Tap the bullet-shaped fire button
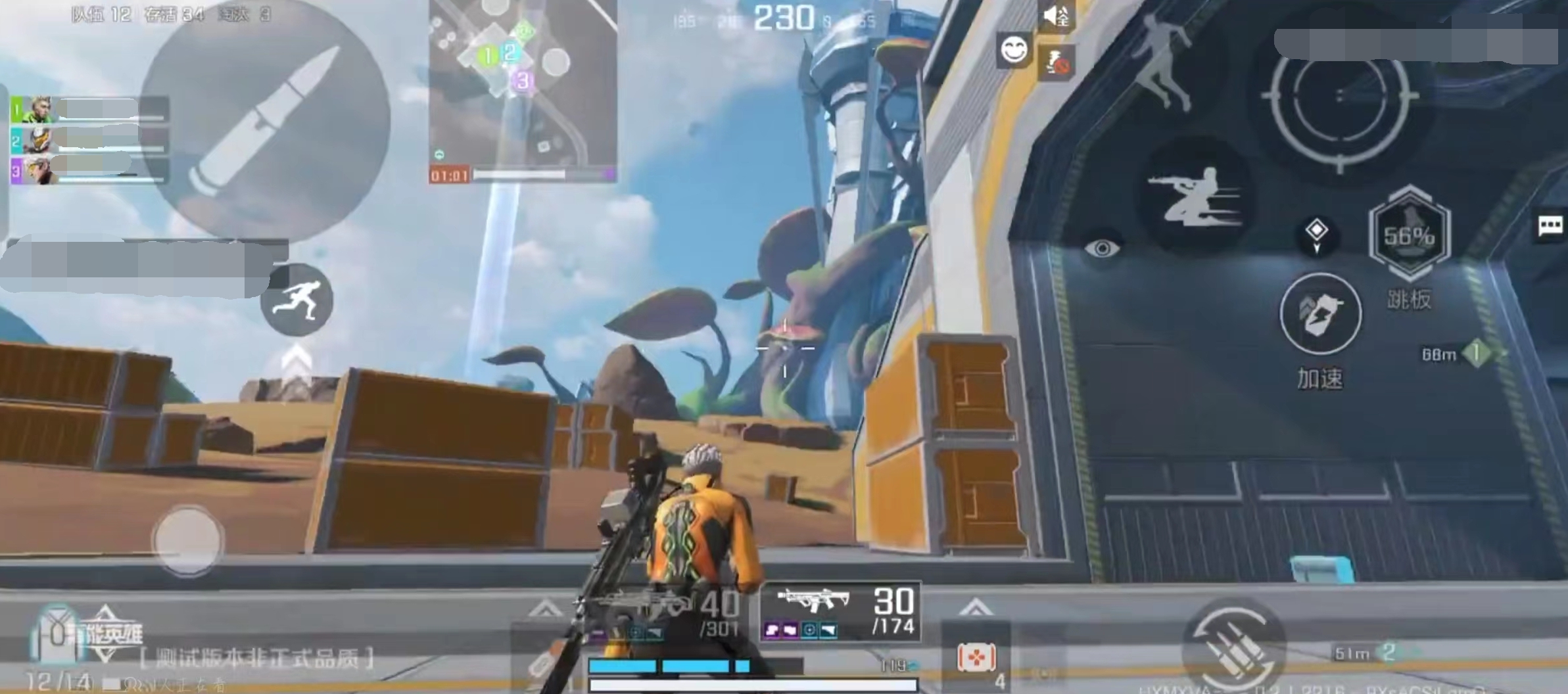Screen dimensions: 1568x694 (x=265, y=122)
